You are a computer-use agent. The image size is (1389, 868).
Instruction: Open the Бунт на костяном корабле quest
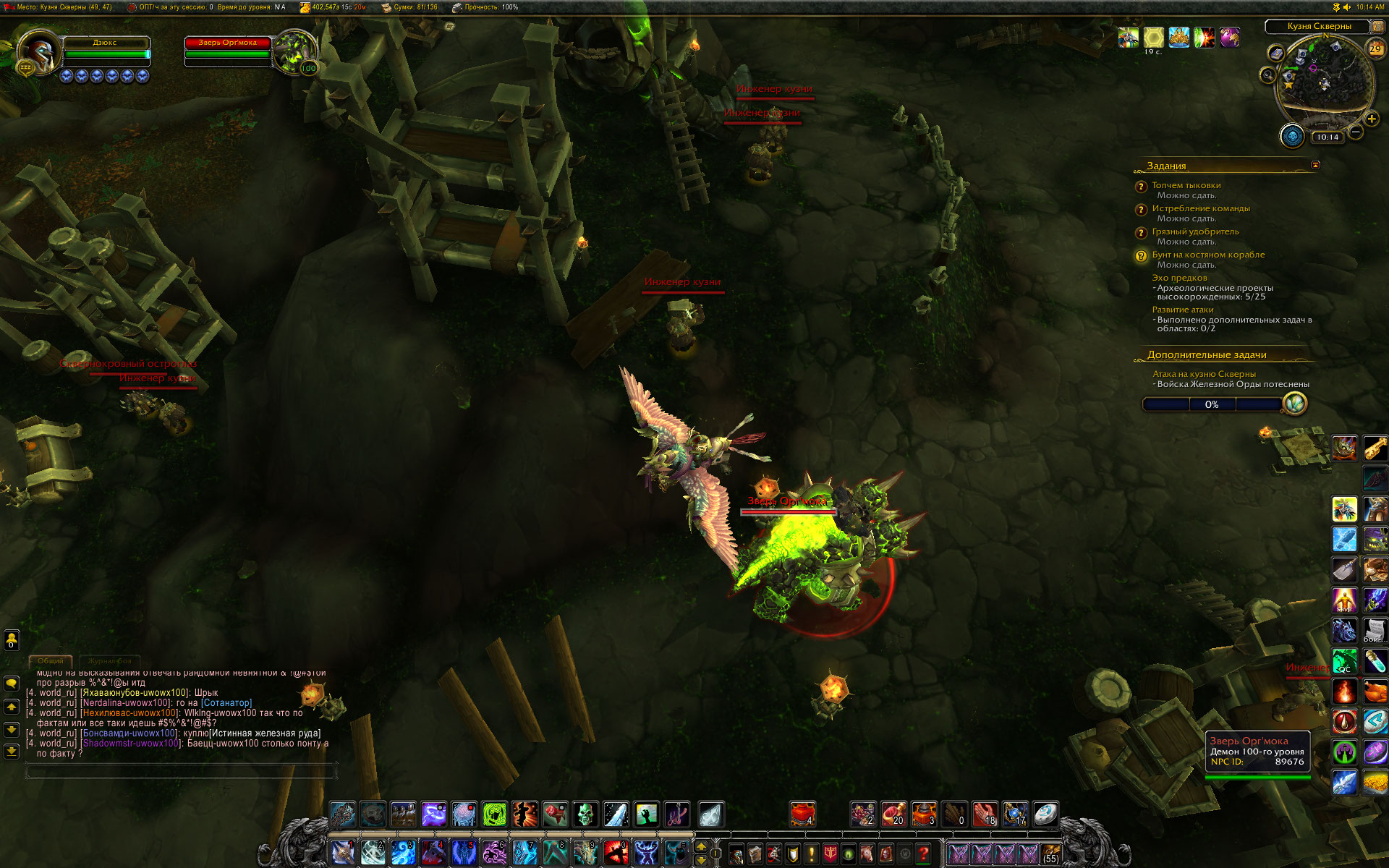coord(1207,255)
